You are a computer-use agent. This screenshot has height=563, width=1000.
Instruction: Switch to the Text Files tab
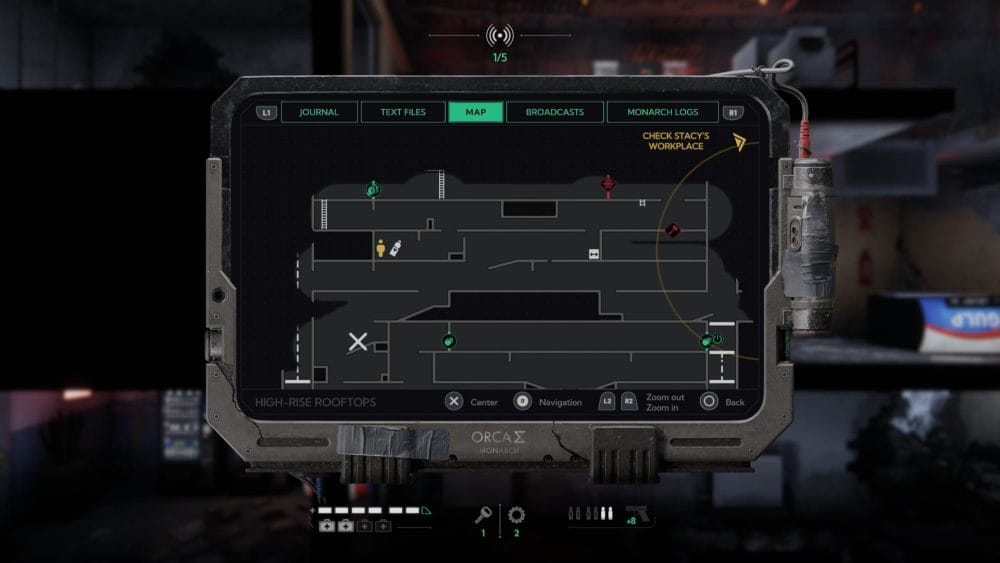[x=403, y=112]
